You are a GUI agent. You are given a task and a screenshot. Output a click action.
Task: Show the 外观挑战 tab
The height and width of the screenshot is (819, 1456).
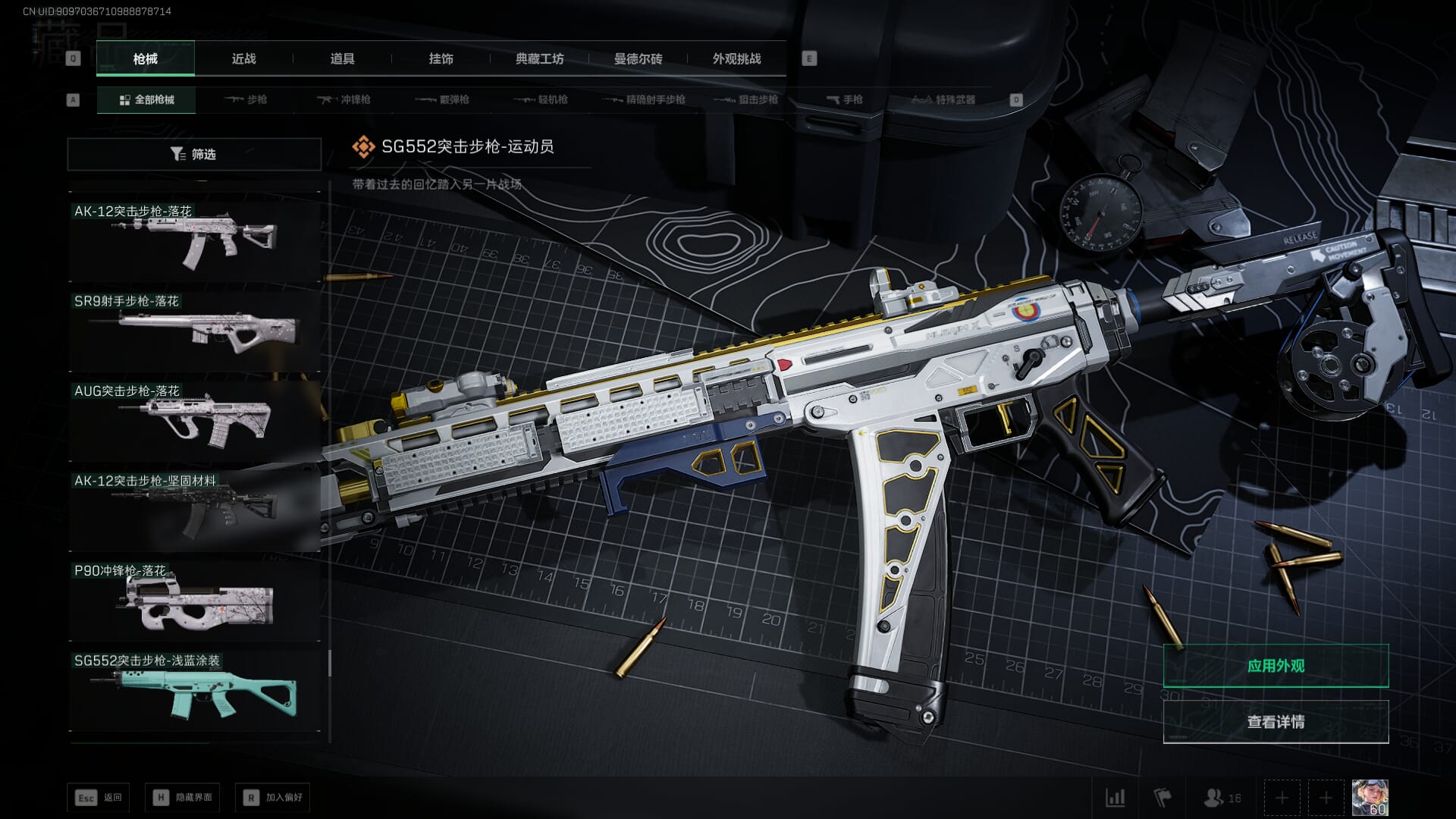point(736,59)
